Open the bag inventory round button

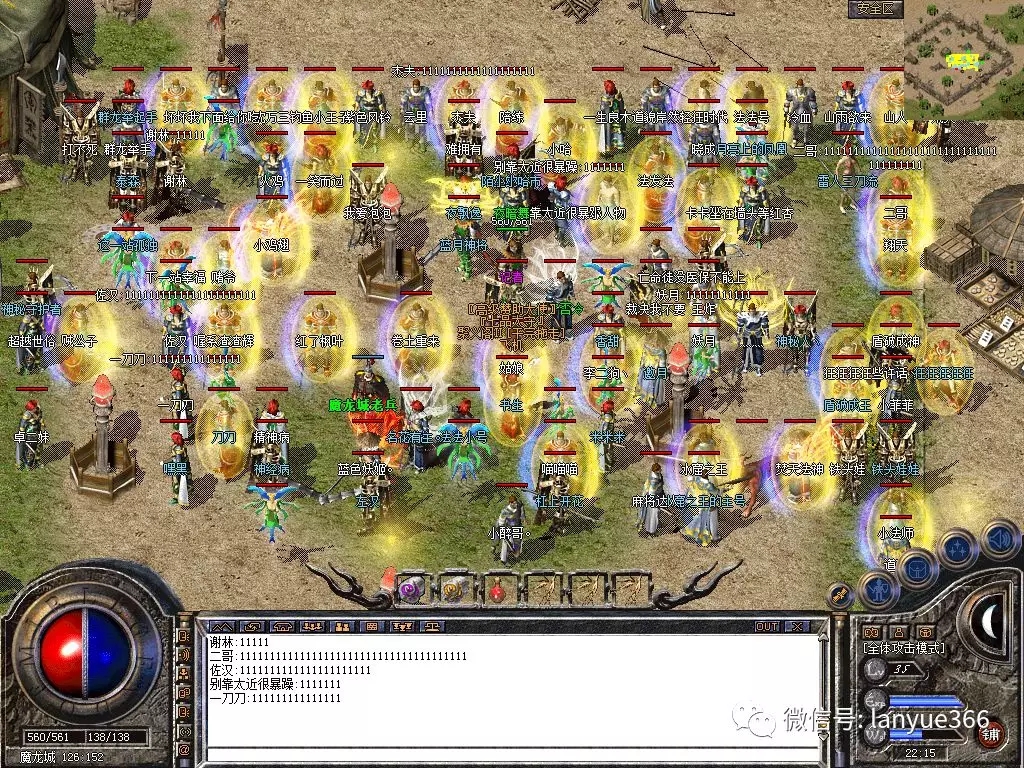[x=915, y=569]
